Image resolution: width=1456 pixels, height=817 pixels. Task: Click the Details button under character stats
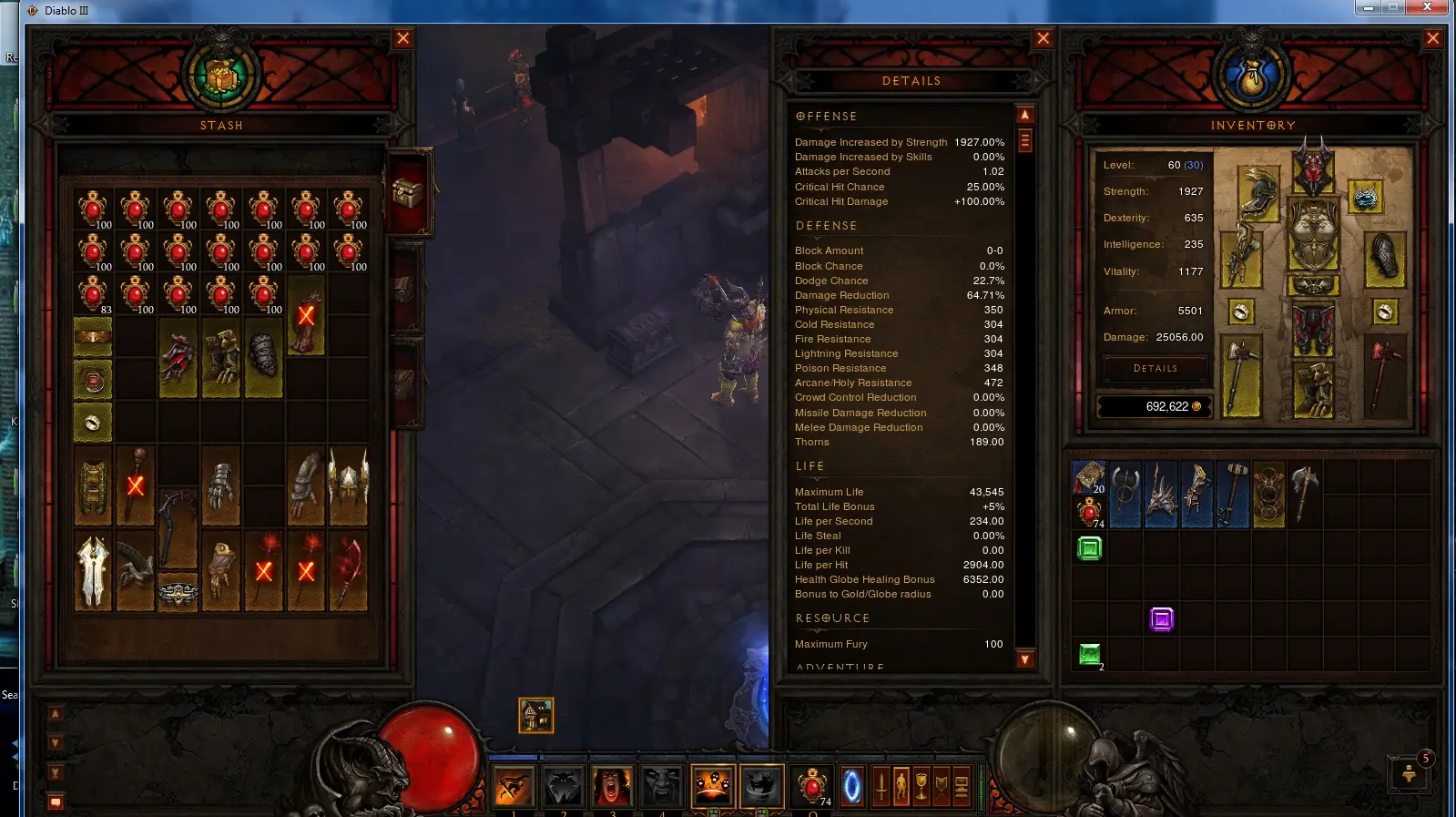tap(1156, 369)
